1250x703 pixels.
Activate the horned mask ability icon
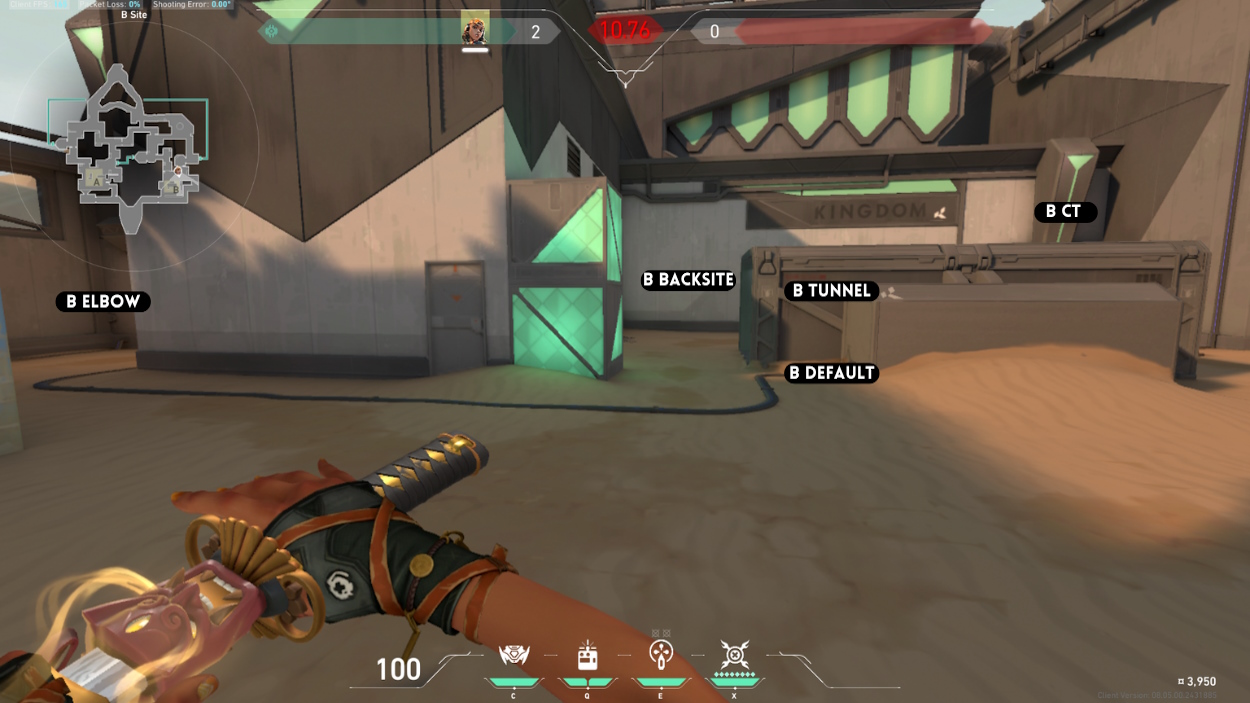pos(514,656)
